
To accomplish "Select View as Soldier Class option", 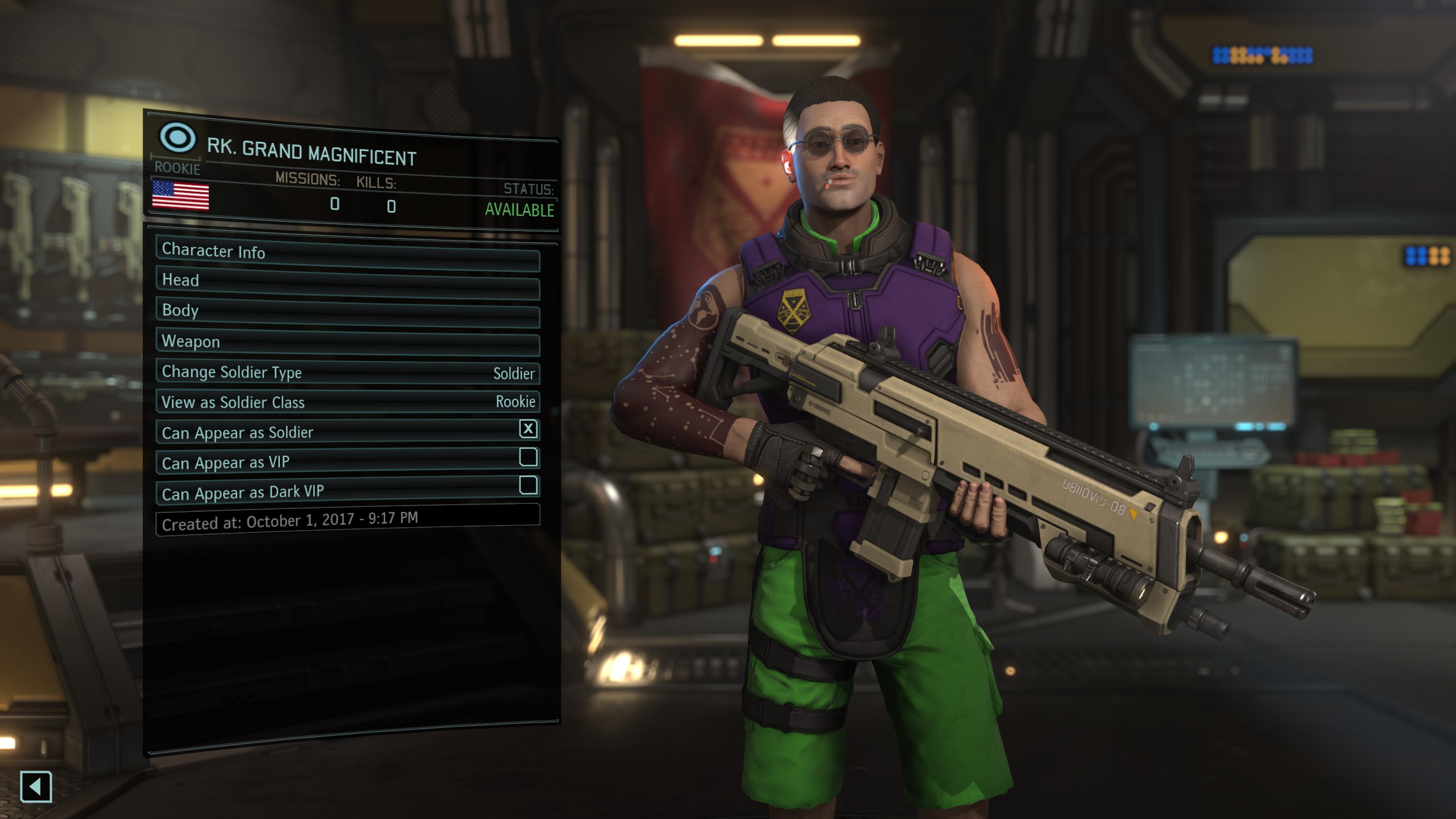I will click(x=347, y=402).
